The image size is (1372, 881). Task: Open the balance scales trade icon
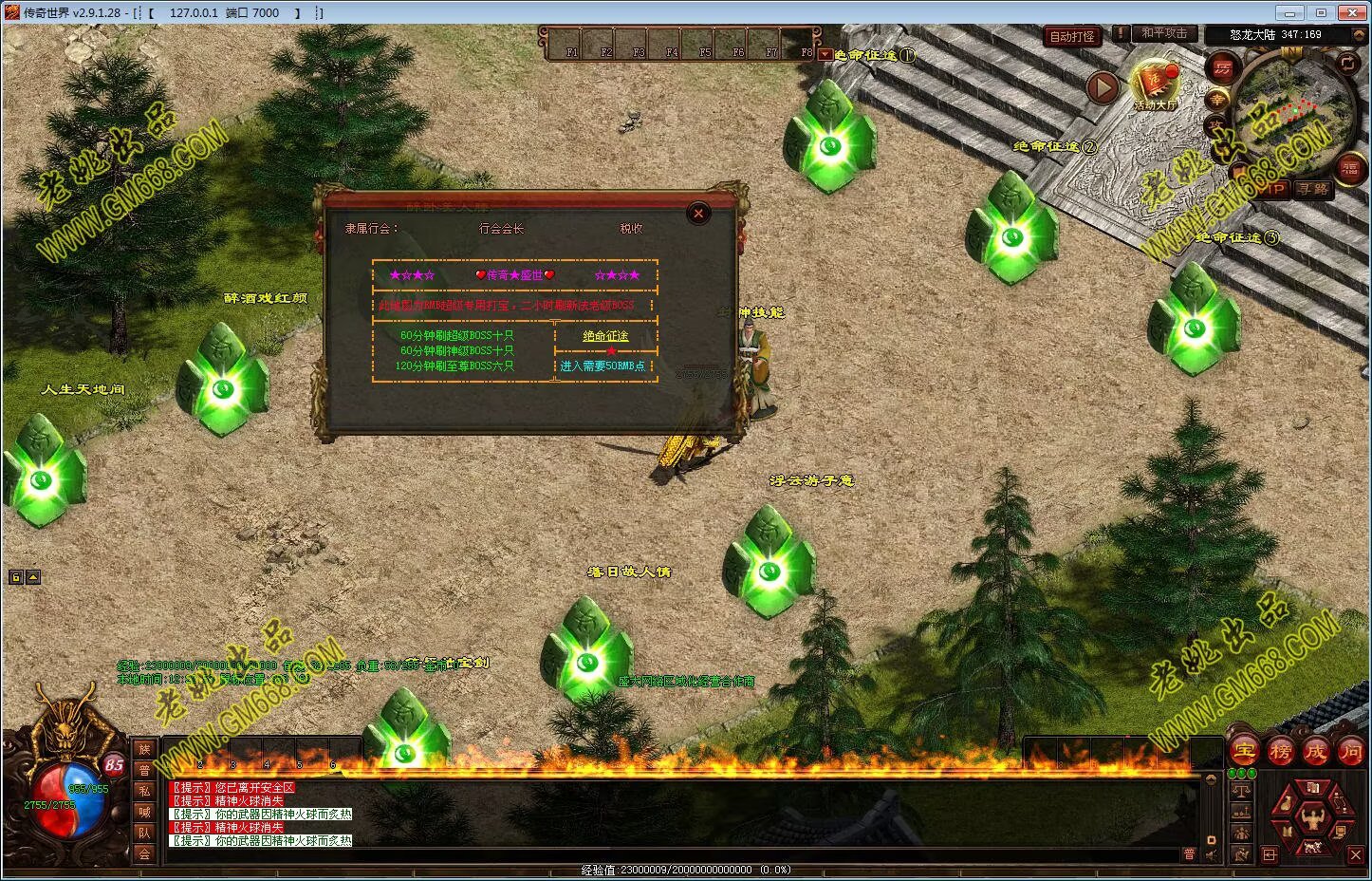click(1241, 790)
